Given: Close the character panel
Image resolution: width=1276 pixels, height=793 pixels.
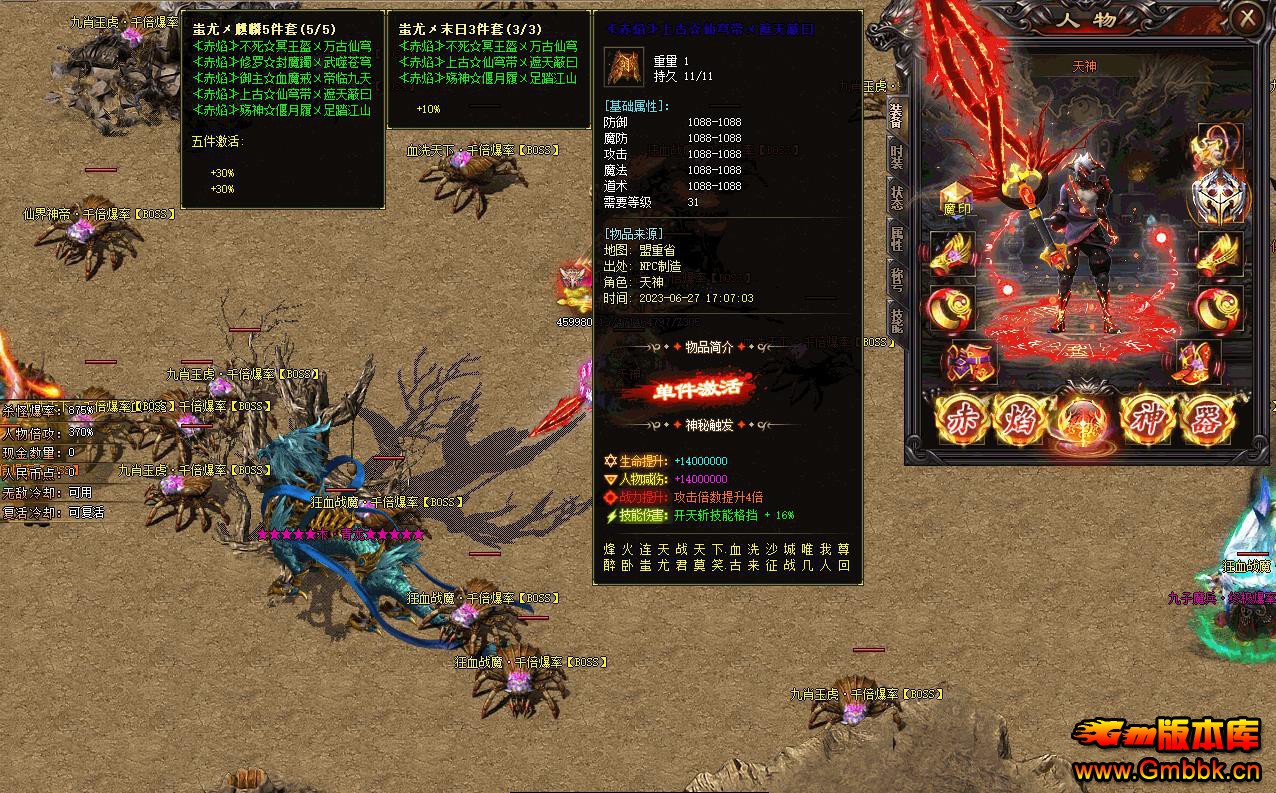Looking at the screenshot, I should coord(1247,18).
